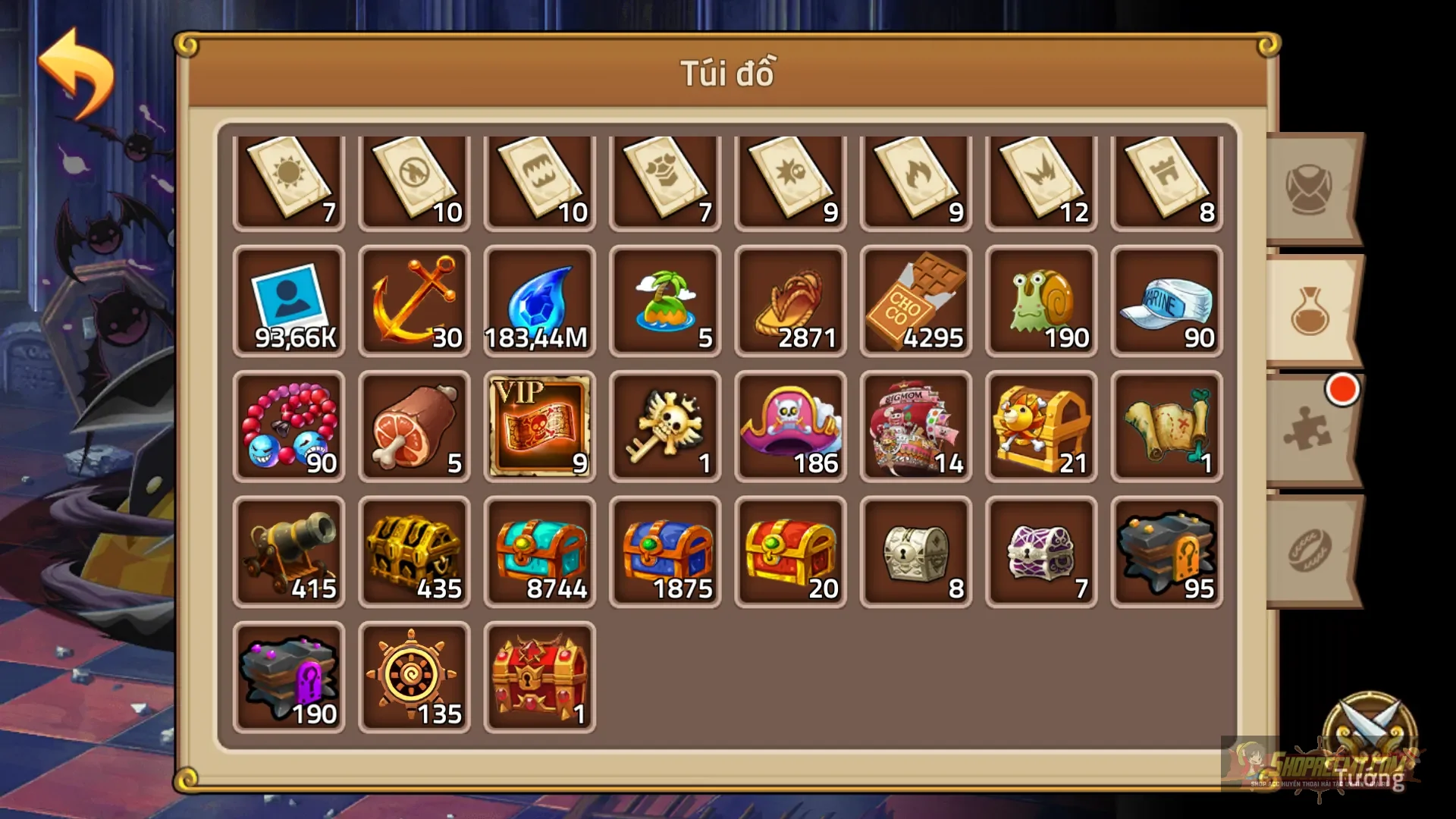Viewport: 1456px width, 819px height.
Task: Select the meat item
Action: pyautogui.click(x=414, y=426)
